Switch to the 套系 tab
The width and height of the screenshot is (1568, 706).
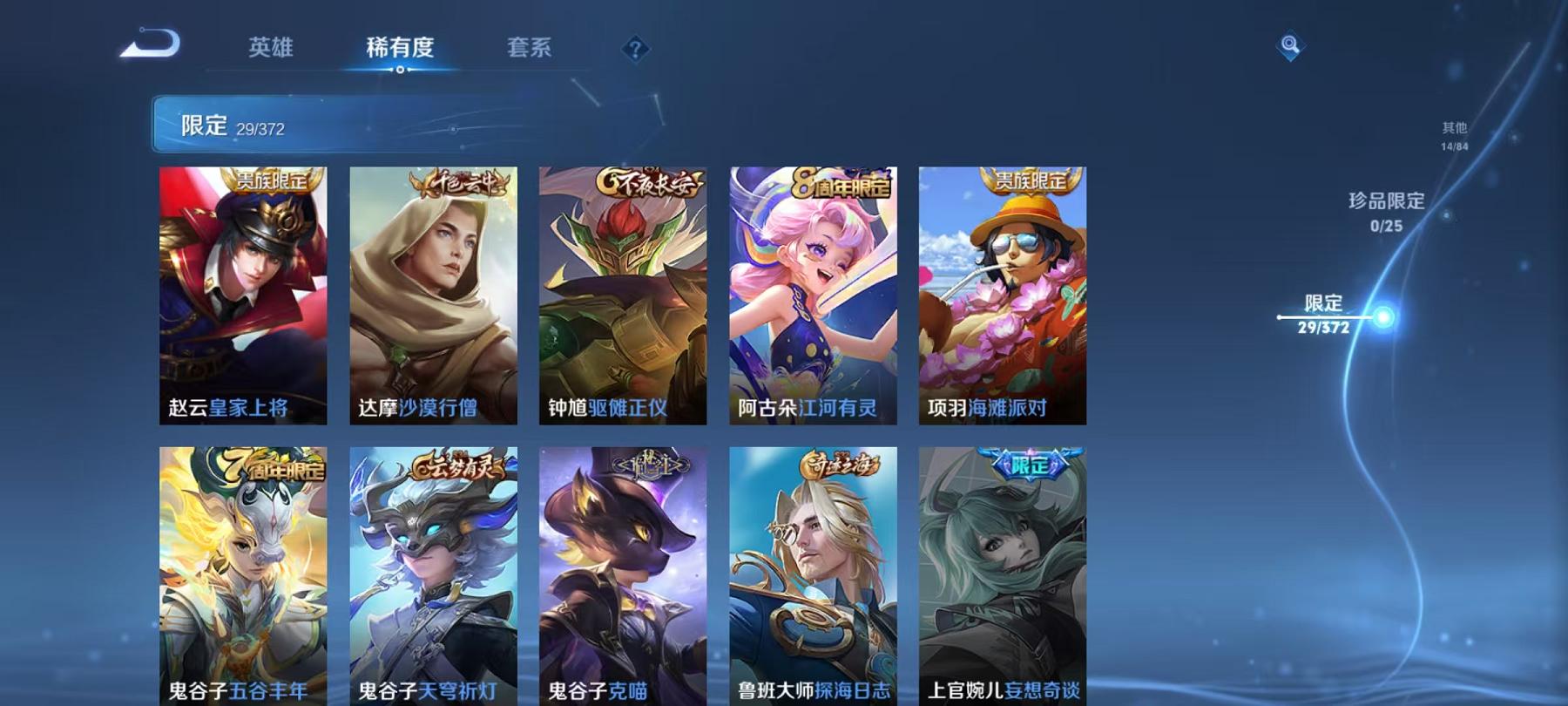point(530,48)
